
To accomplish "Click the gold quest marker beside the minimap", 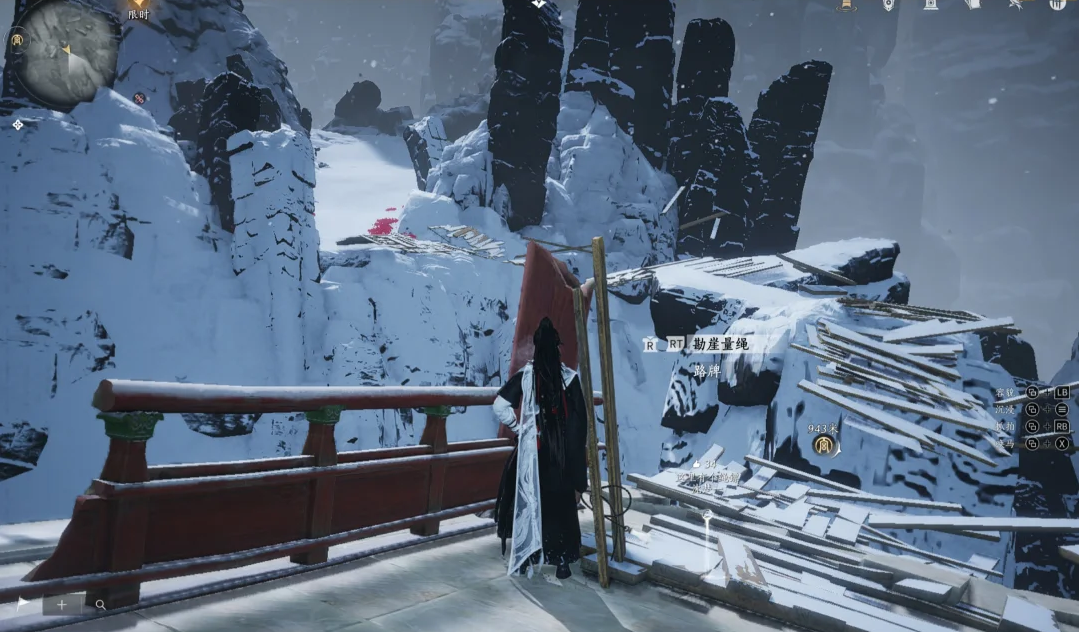I will (x=17, y=41).
